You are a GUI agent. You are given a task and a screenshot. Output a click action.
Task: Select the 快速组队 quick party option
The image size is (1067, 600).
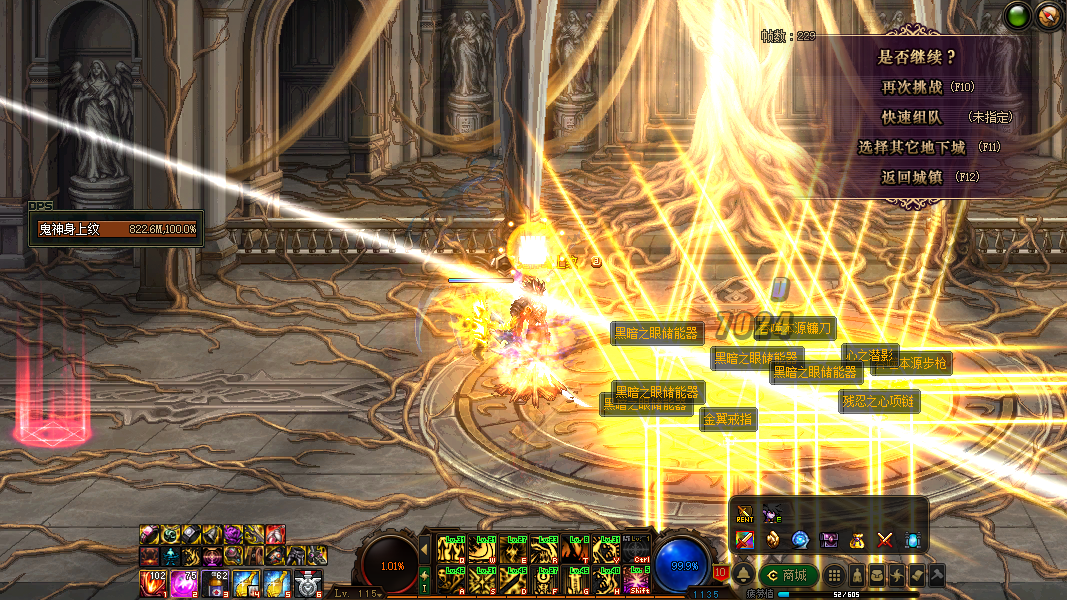click(910, 117)
